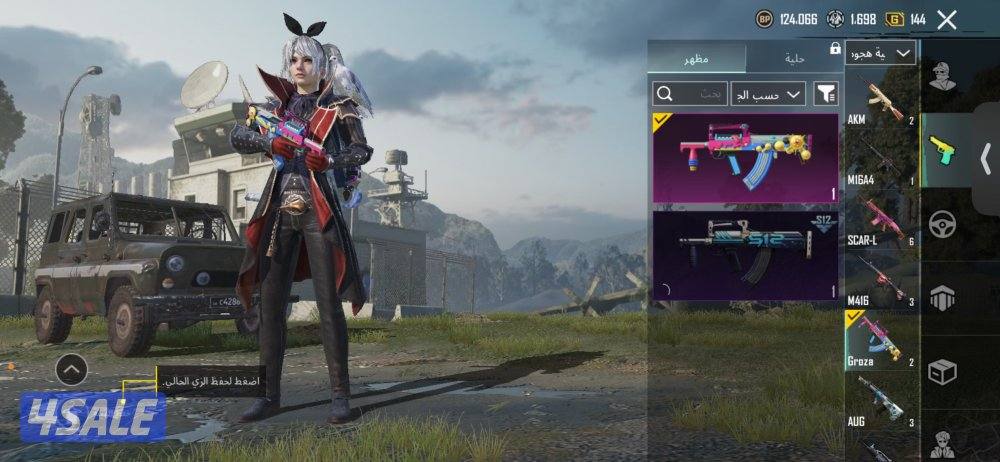The width and height of the screenshot is (1000, 462).
Task: Choose the S12 season Groza skin card
Action: [x=745, y=255]
